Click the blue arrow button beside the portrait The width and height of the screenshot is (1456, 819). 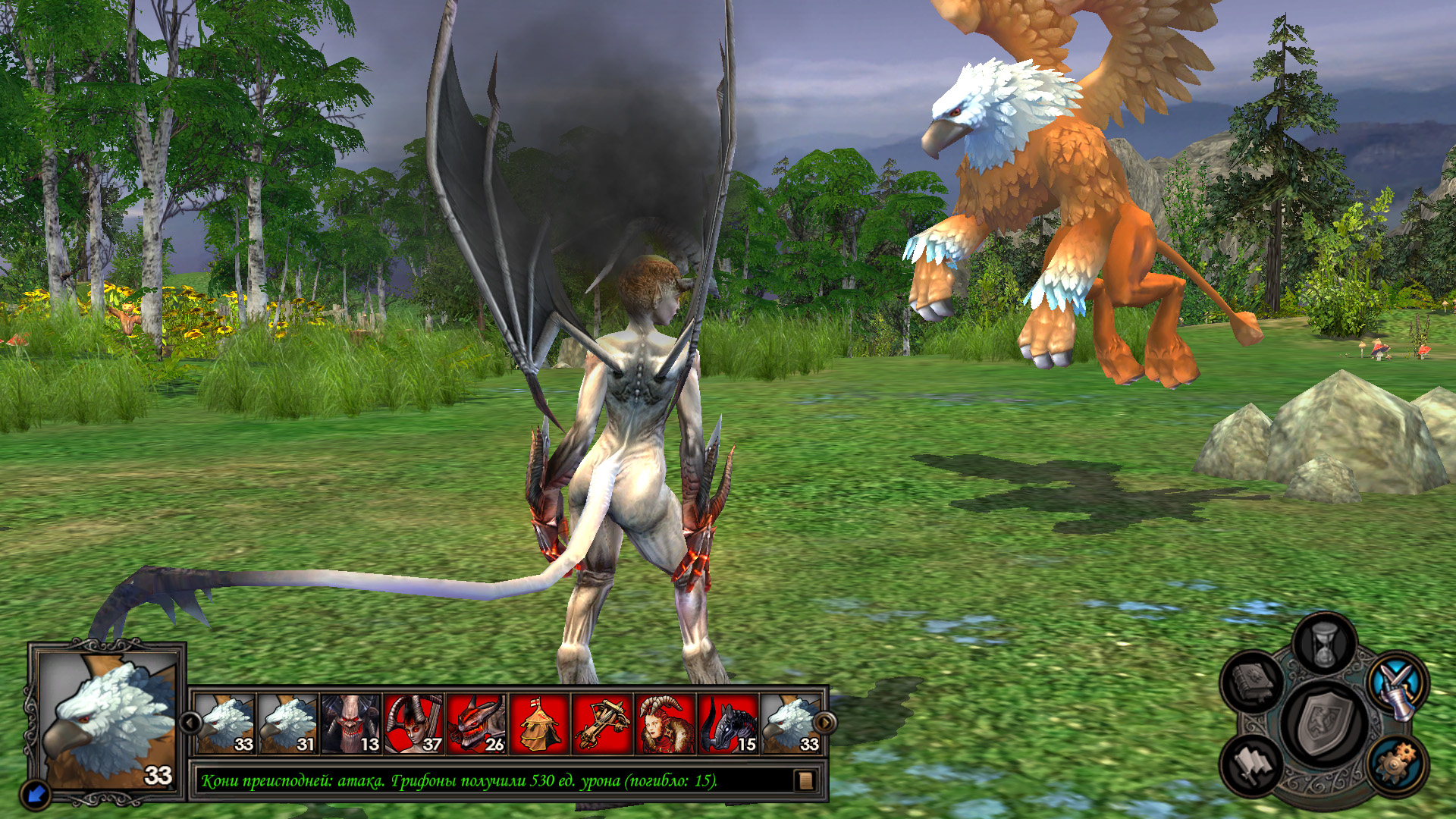click(x=36, y=794)
